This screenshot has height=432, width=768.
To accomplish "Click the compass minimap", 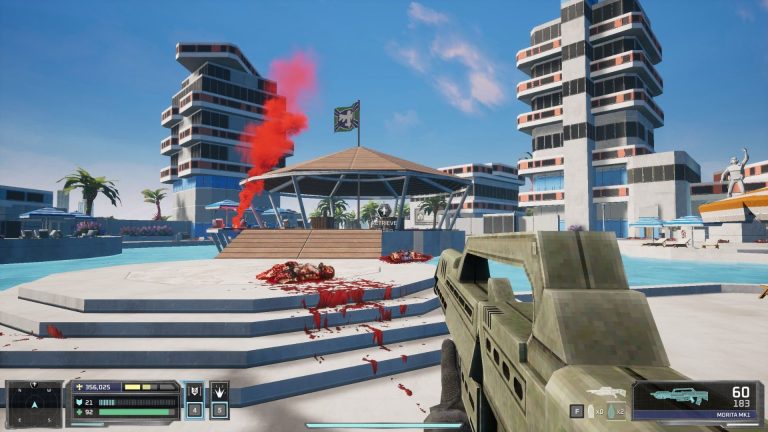I will [34, 402].
